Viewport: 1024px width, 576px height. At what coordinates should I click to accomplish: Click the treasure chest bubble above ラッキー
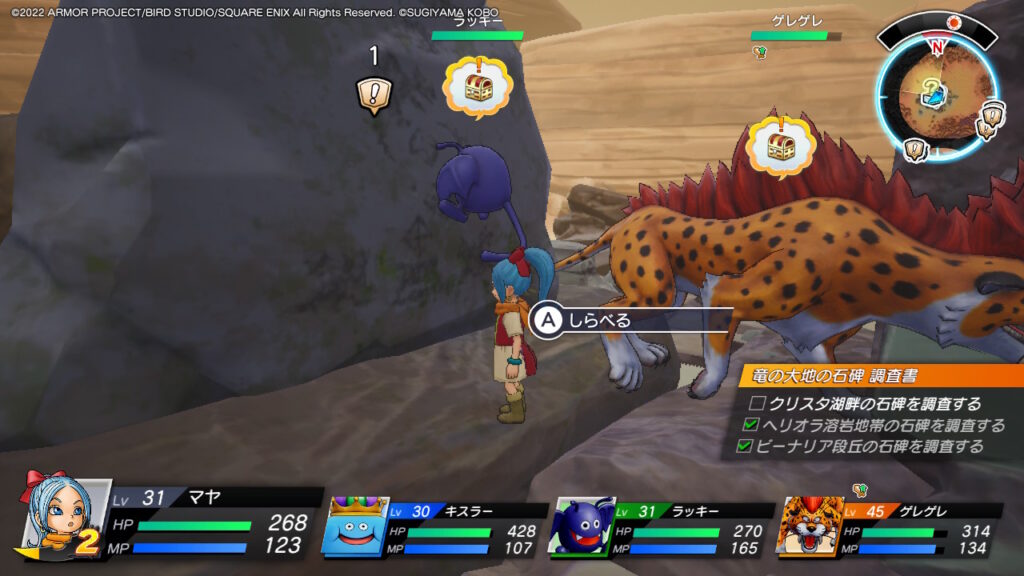[477, 86]
